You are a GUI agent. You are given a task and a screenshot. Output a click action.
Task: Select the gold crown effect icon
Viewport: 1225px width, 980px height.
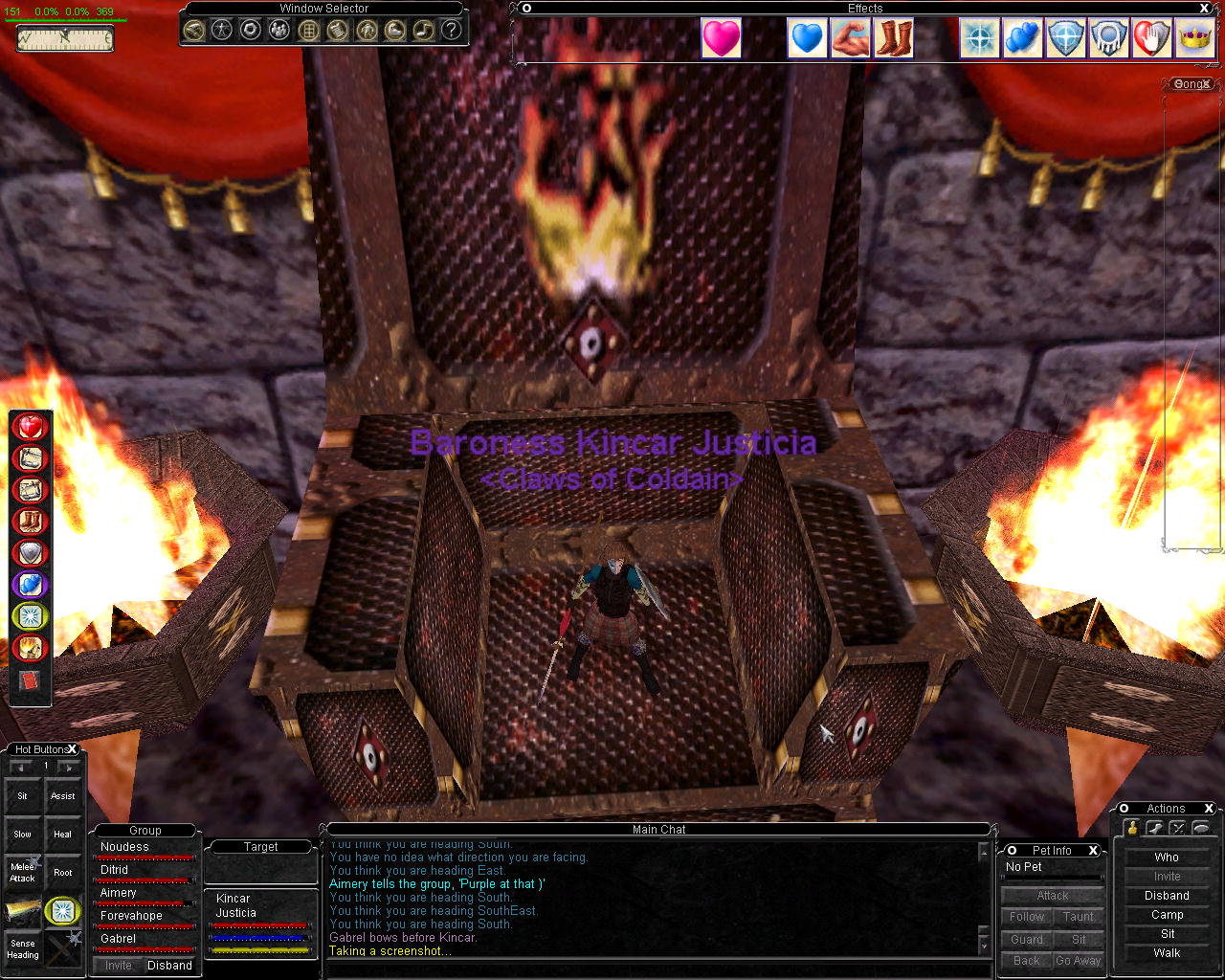tap(1194, 39)
